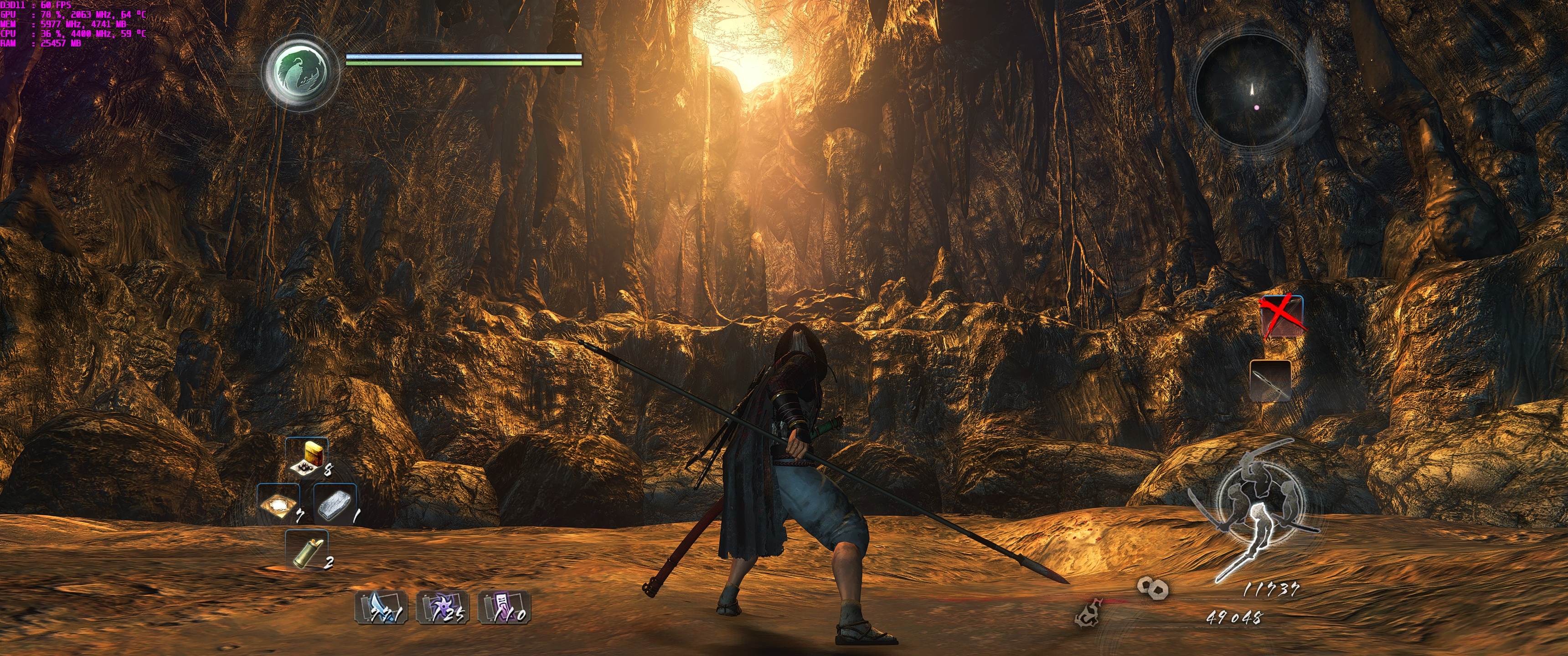Click the gold coins icon
The width and height of the screenshot is (1568, 656).
[x=1152, y=588]
